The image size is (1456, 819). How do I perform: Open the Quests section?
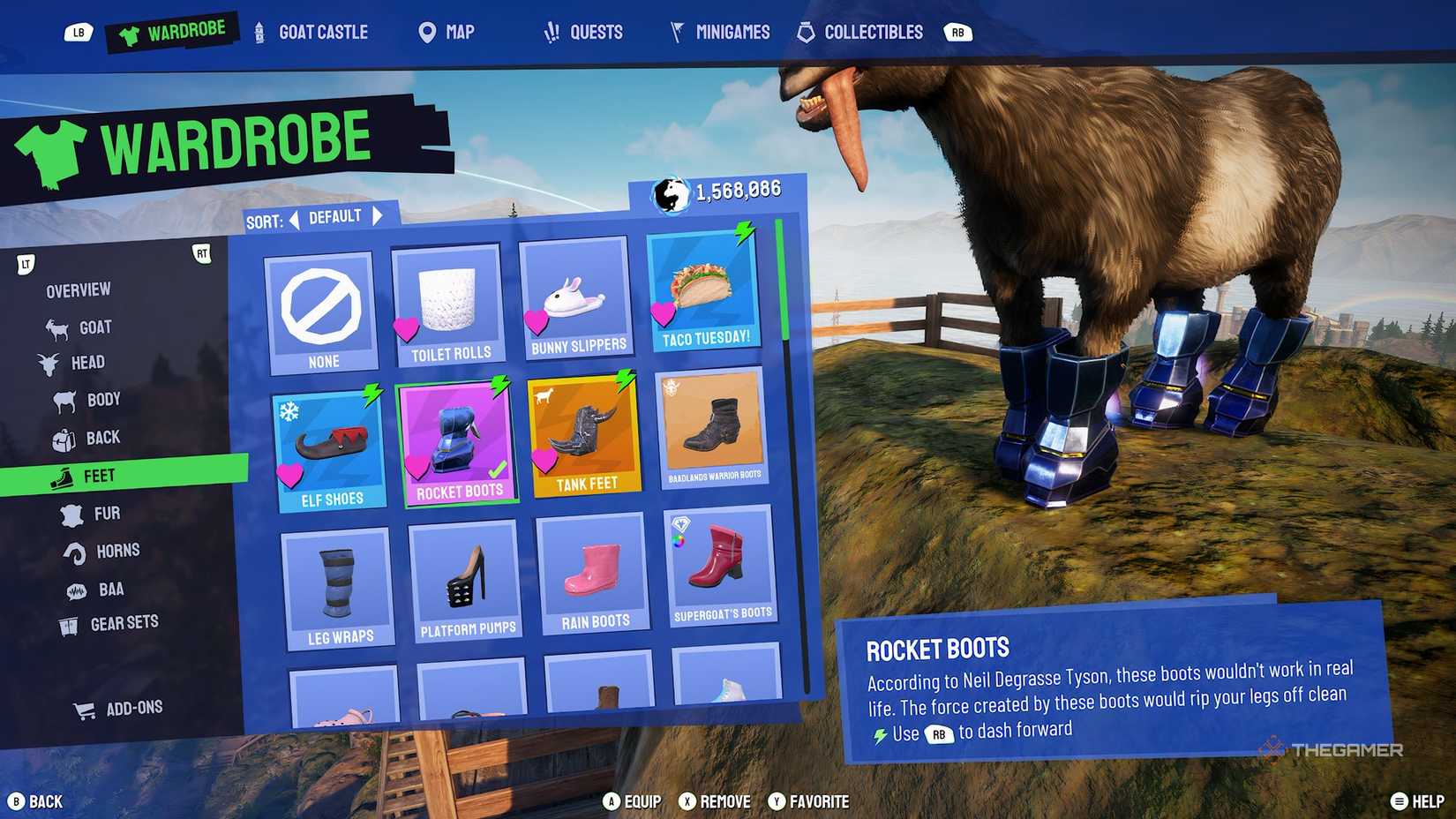[552, 32]
